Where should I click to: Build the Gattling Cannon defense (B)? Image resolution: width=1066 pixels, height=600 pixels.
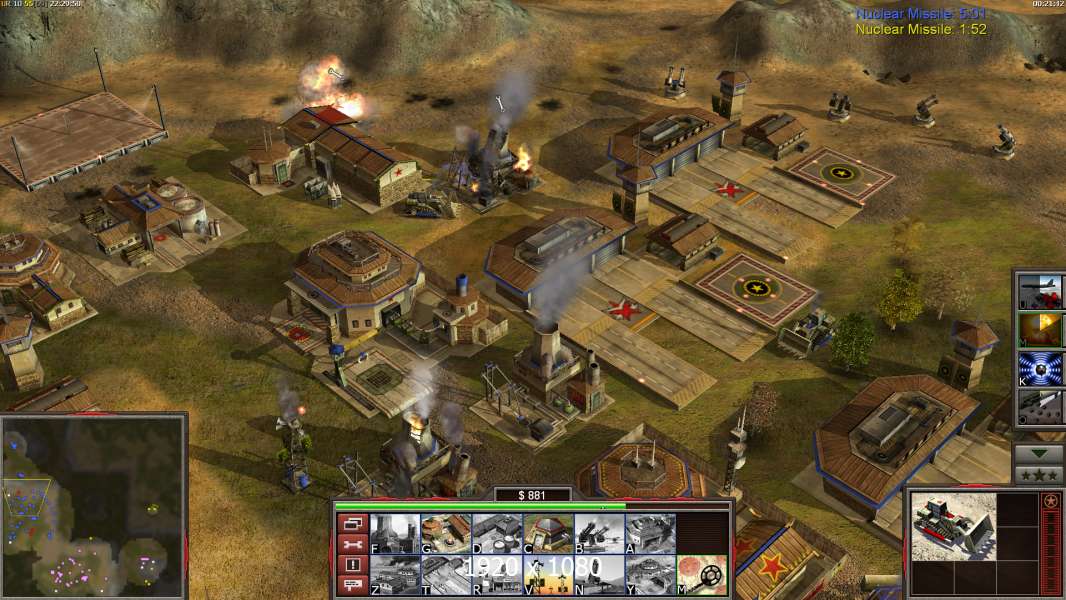[599, 533]
